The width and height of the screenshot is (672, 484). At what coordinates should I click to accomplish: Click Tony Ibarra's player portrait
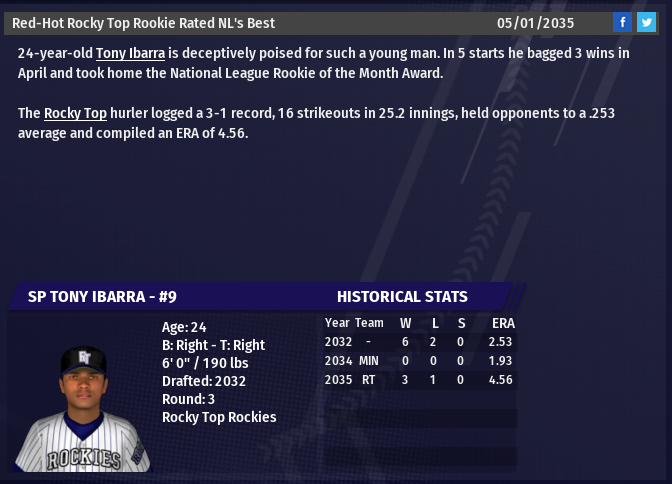coord(83,408)
